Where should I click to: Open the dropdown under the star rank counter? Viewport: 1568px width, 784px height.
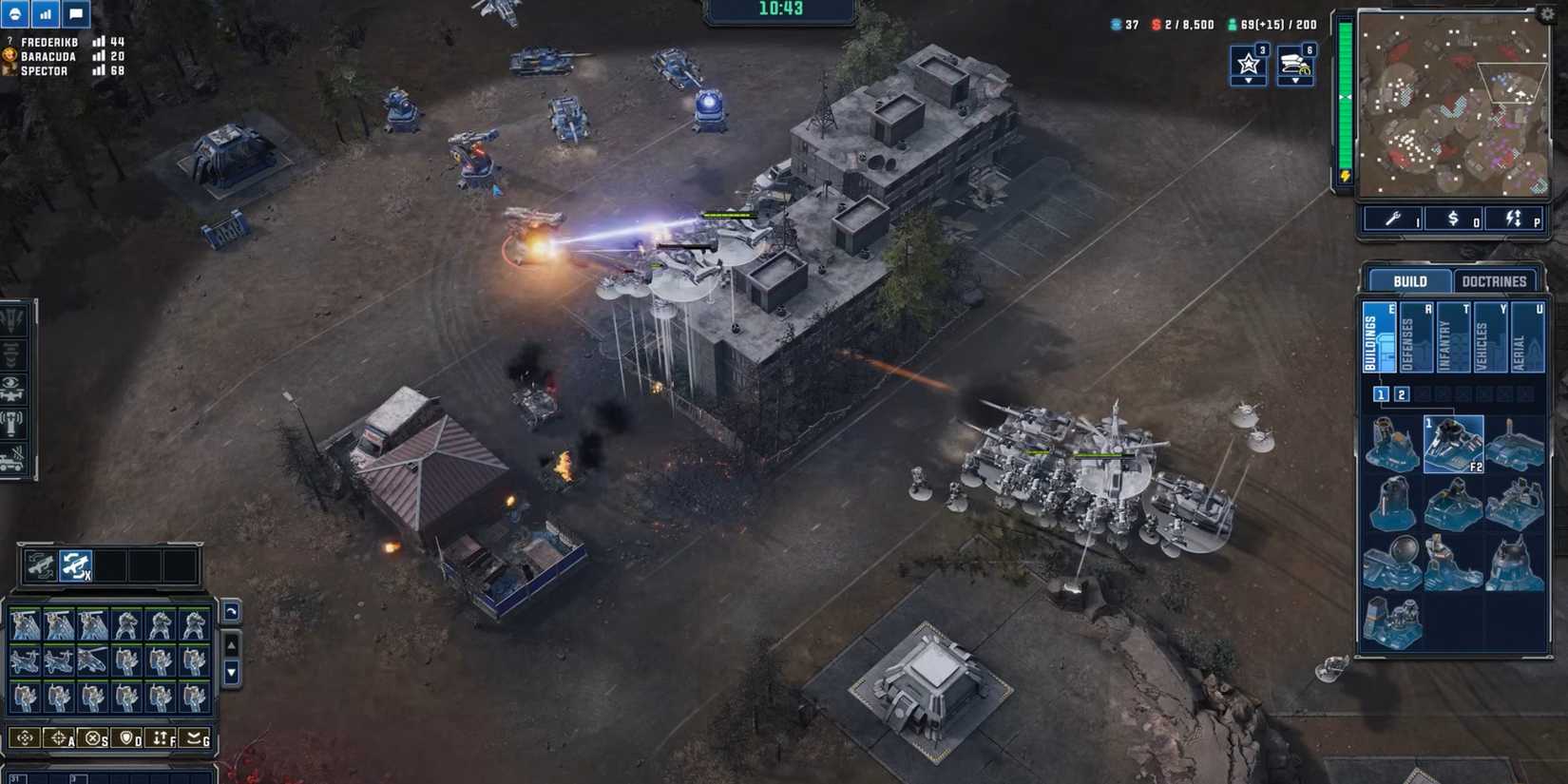pos(1249,82)
